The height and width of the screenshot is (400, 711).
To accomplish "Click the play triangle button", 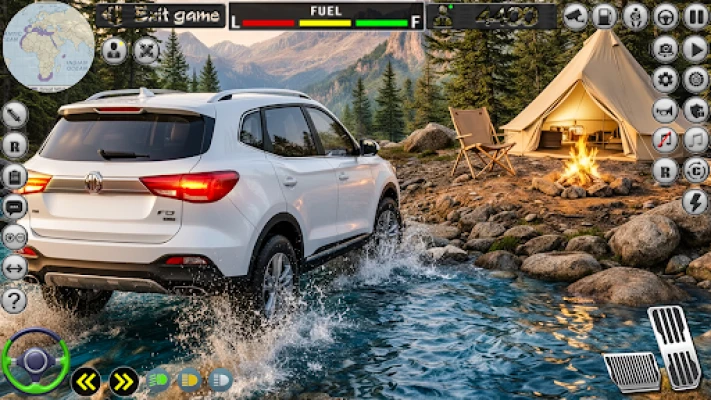I will tap(696, 48).
